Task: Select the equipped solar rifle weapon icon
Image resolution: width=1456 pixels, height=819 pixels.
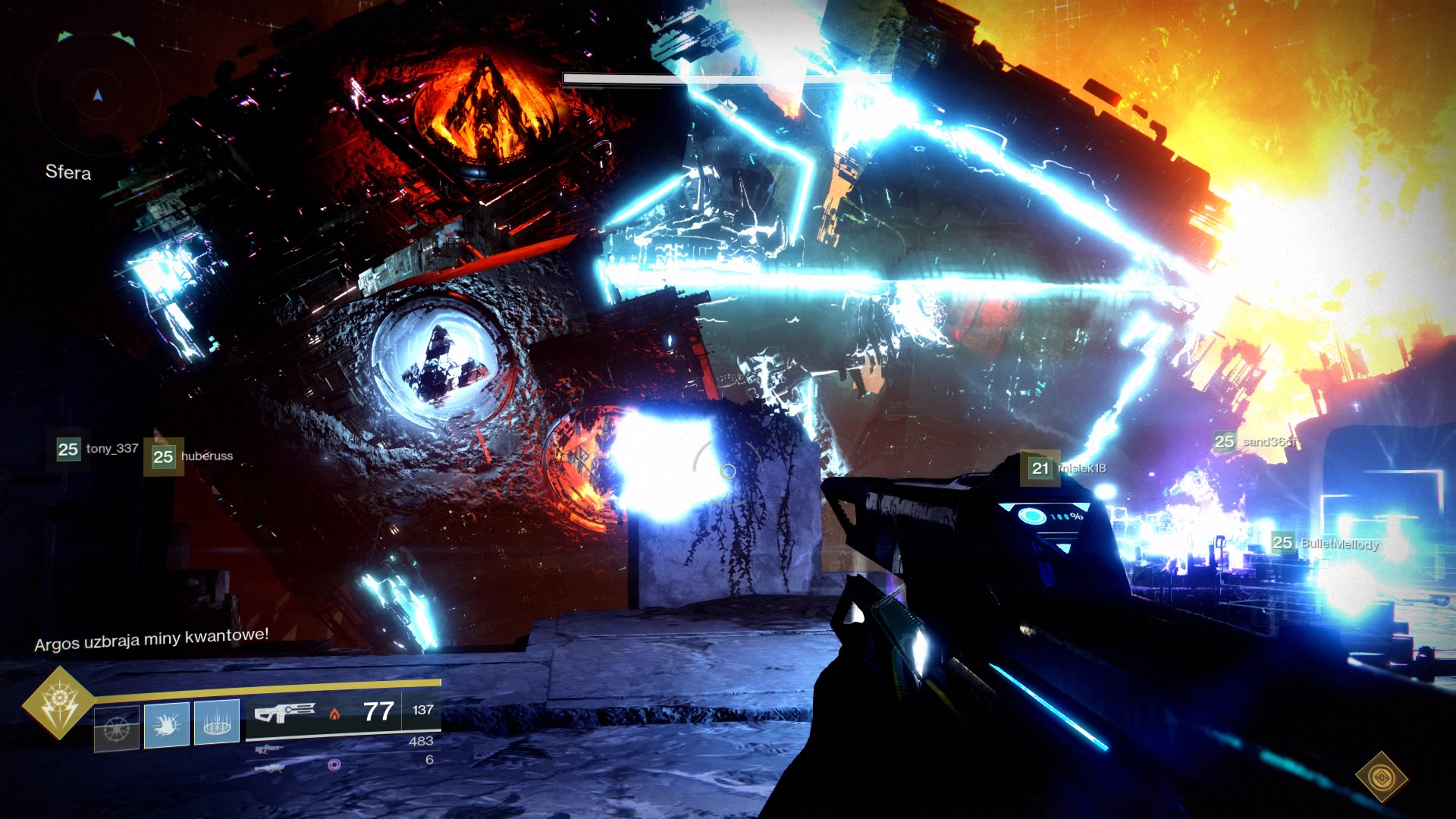Action: [x=285, y=713]
